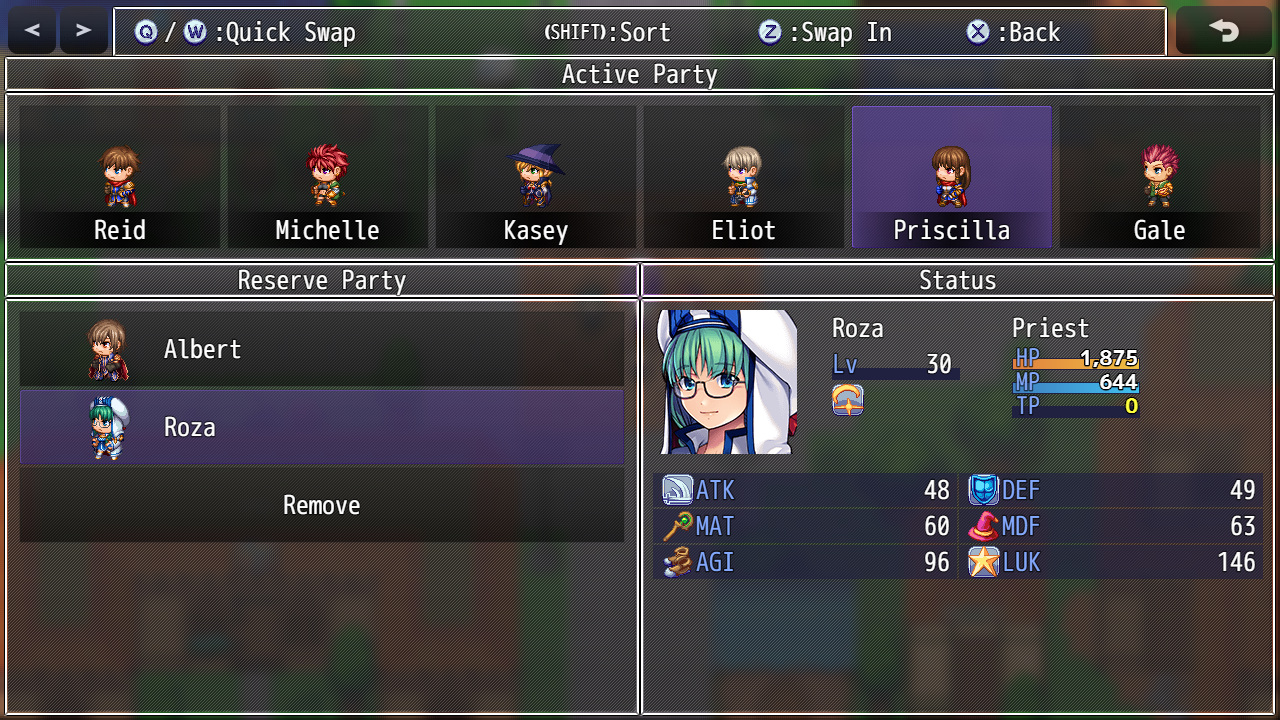Select Albert in the Reserve Party list
1280x720 pixels.
pyautogui.click(x=321, y=349)
